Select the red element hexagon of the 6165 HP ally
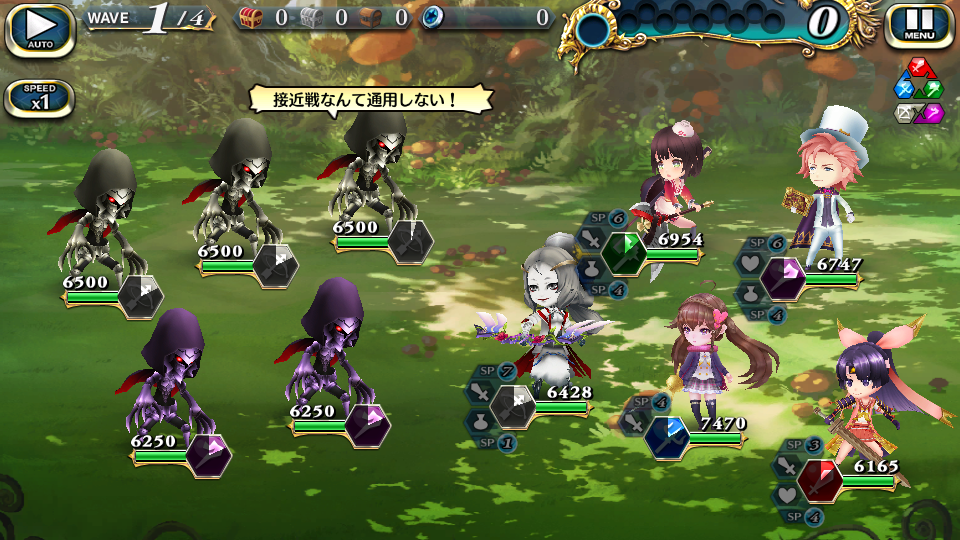The height and width of the screenshot is (540, 960). [822, 479]
